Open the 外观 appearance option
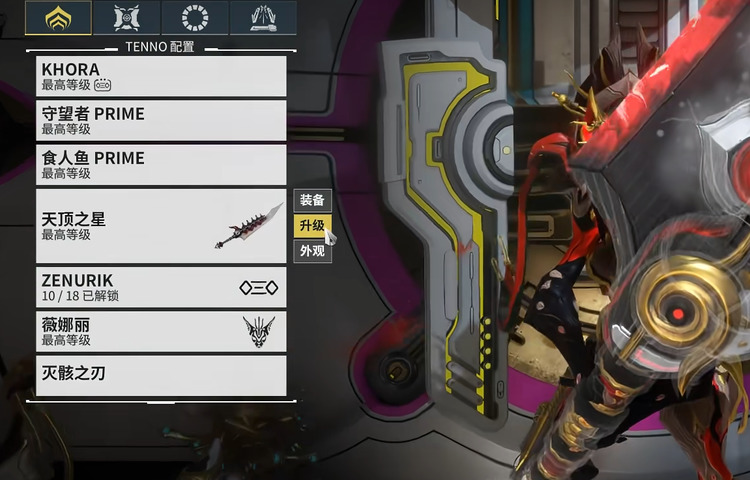 tap(312, 251)
